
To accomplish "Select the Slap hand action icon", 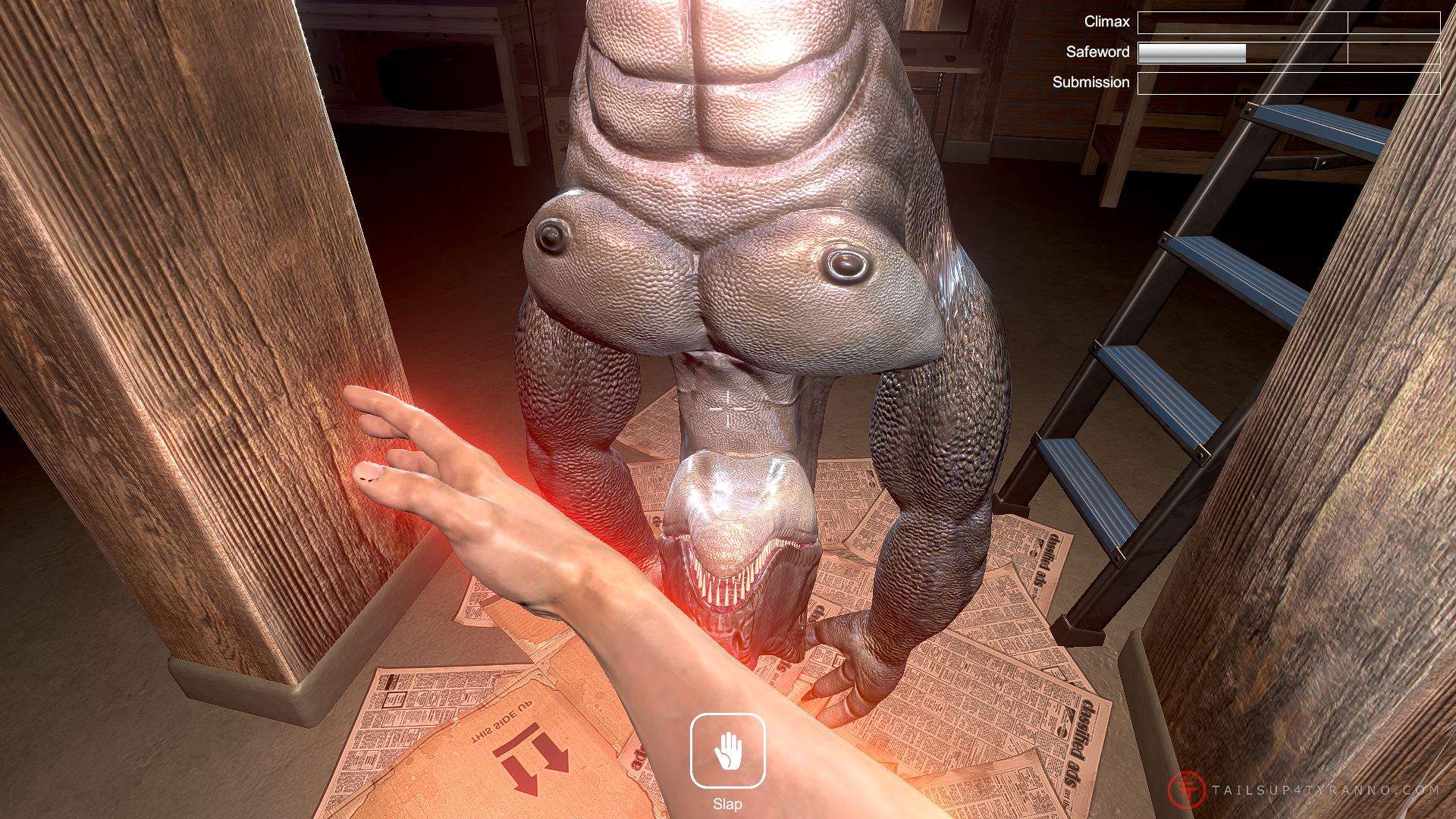I will pos(727,751).
